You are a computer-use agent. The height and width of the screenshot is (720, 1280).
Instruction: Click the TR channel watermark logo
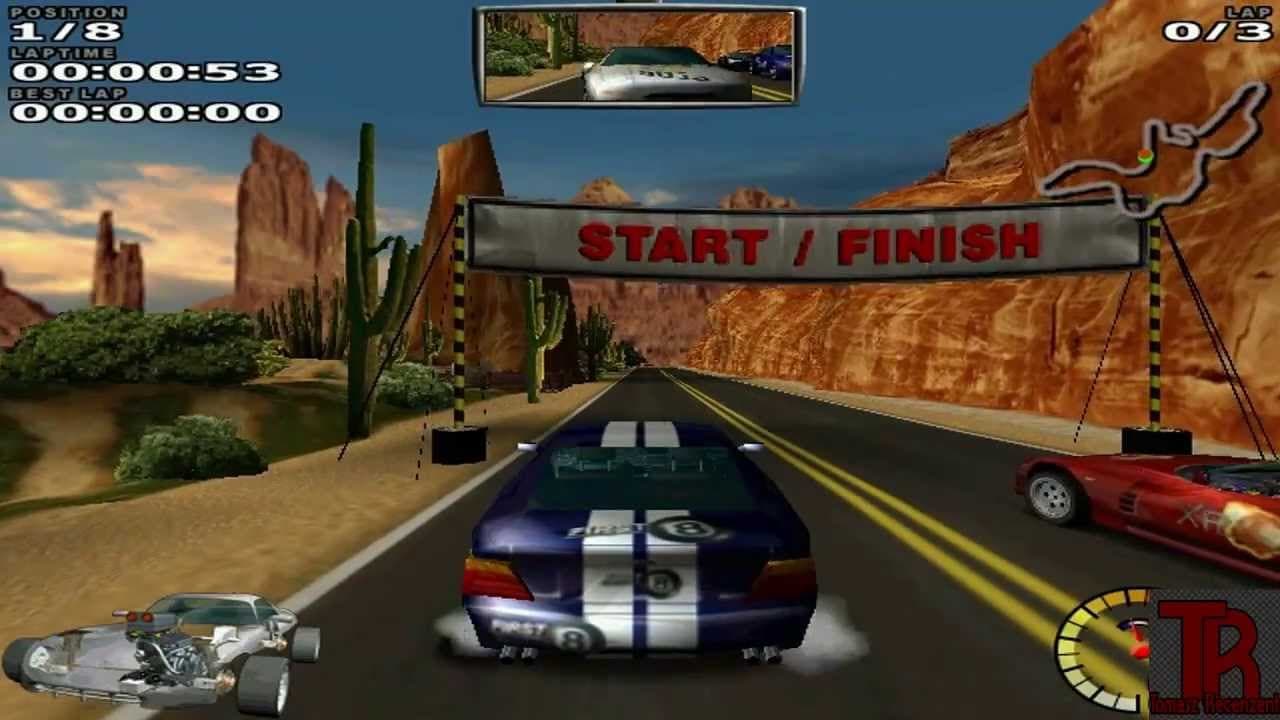click(x=1214, y=654)
